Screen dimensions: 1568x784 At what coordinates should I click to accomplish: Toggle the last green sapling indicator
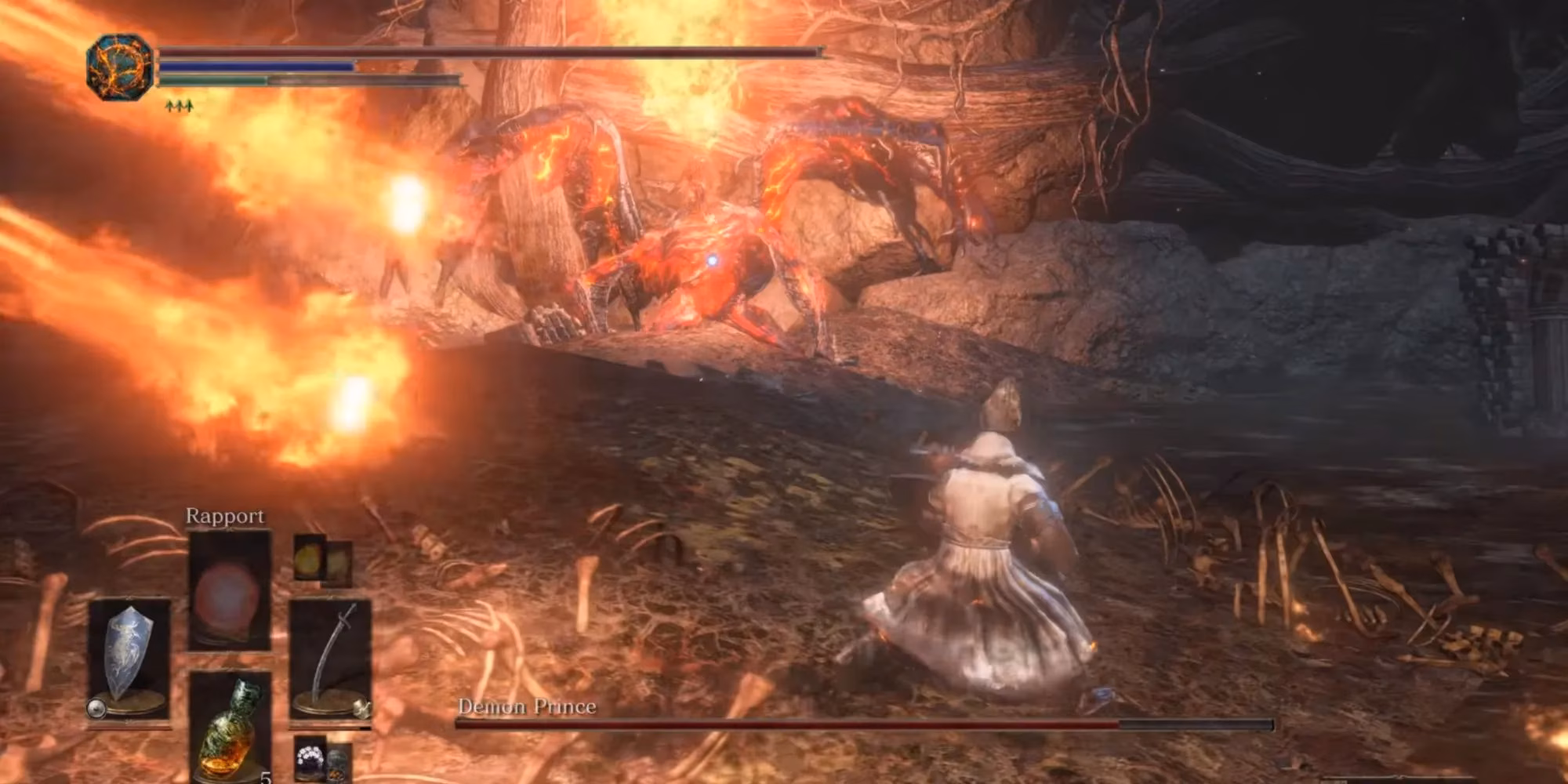pos(189,106)
